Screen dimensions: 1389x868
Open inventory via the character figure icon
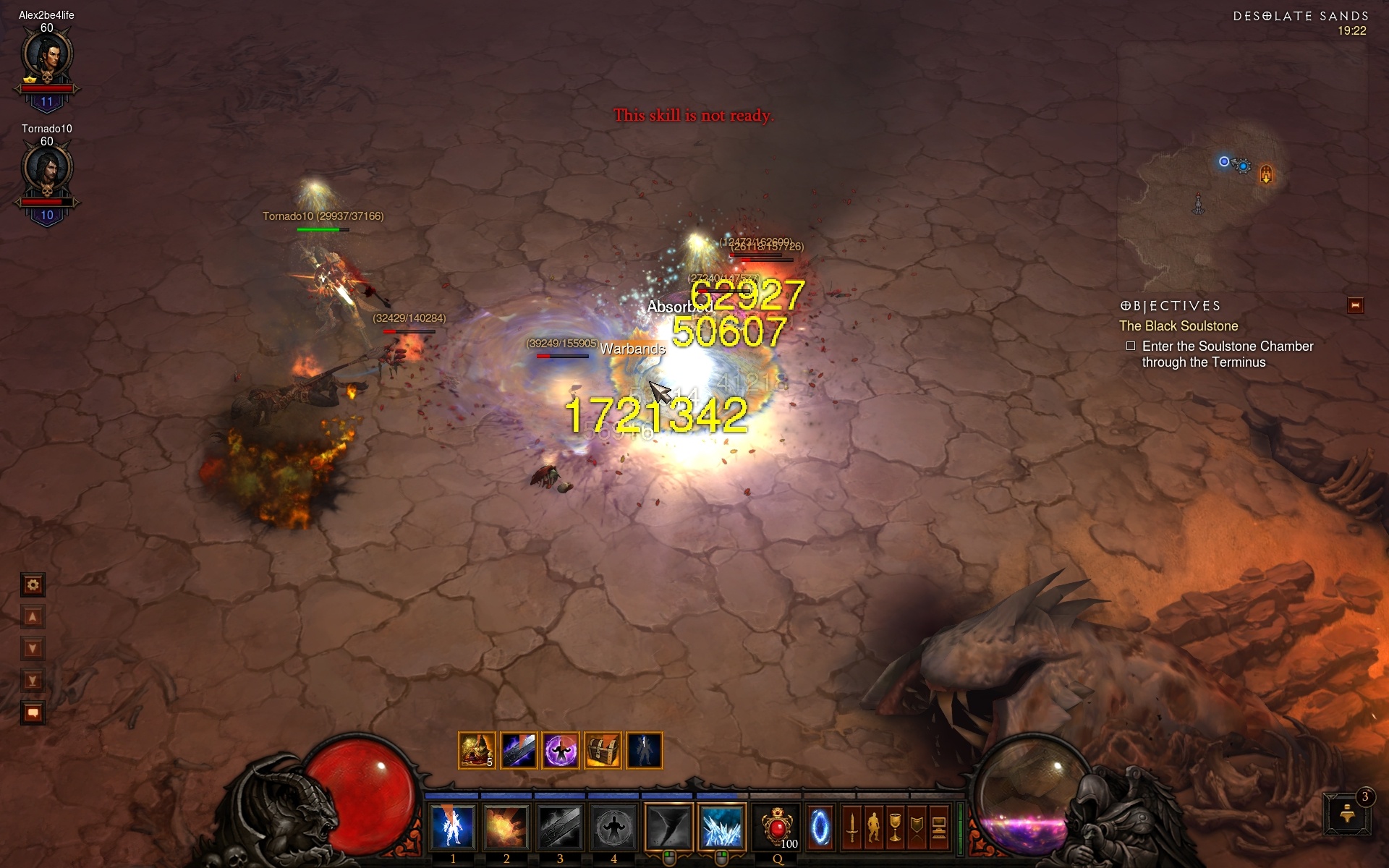874,827
